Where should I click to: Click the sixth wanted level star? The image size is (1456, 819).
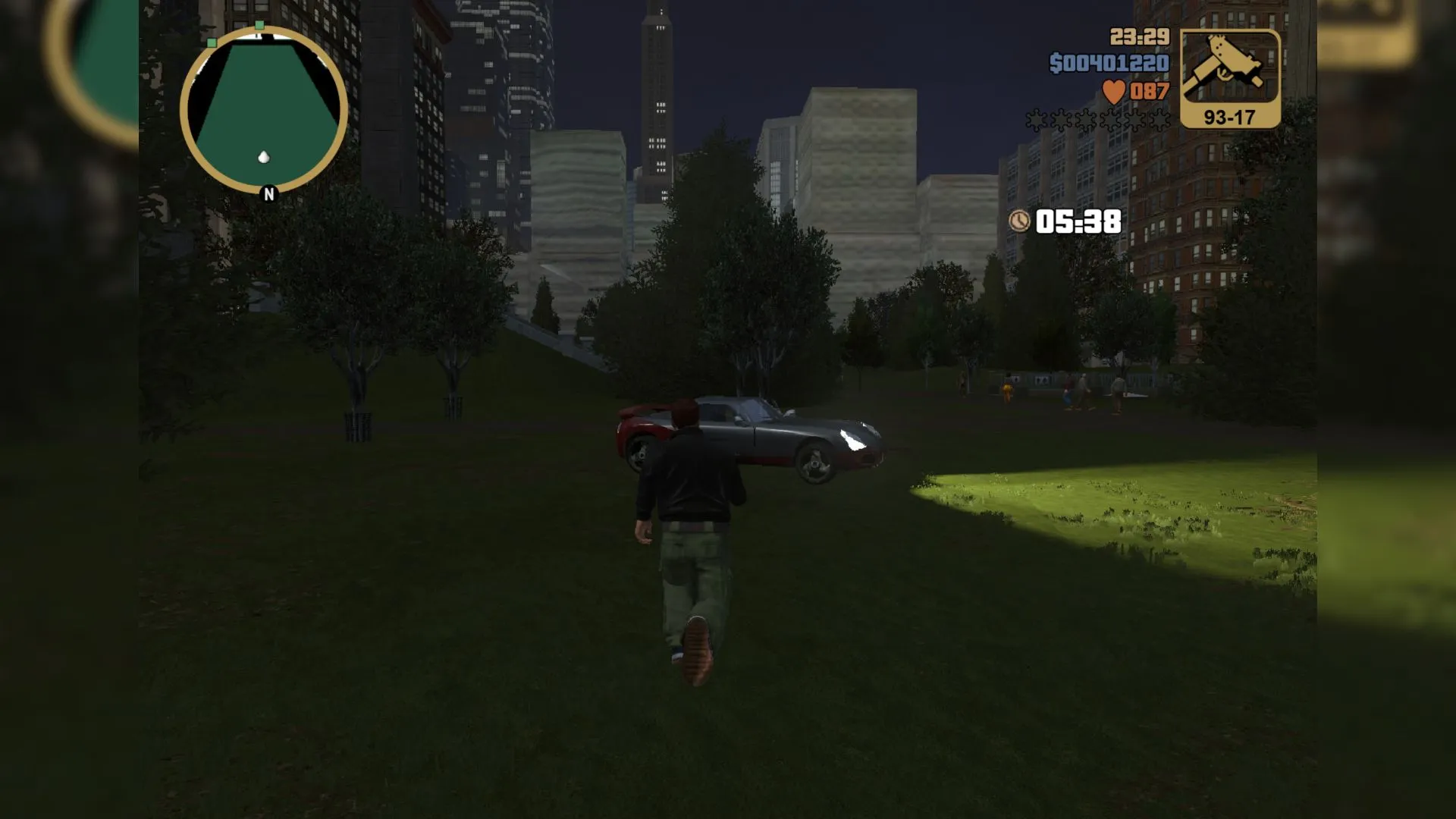click(x=1157, y=118)
